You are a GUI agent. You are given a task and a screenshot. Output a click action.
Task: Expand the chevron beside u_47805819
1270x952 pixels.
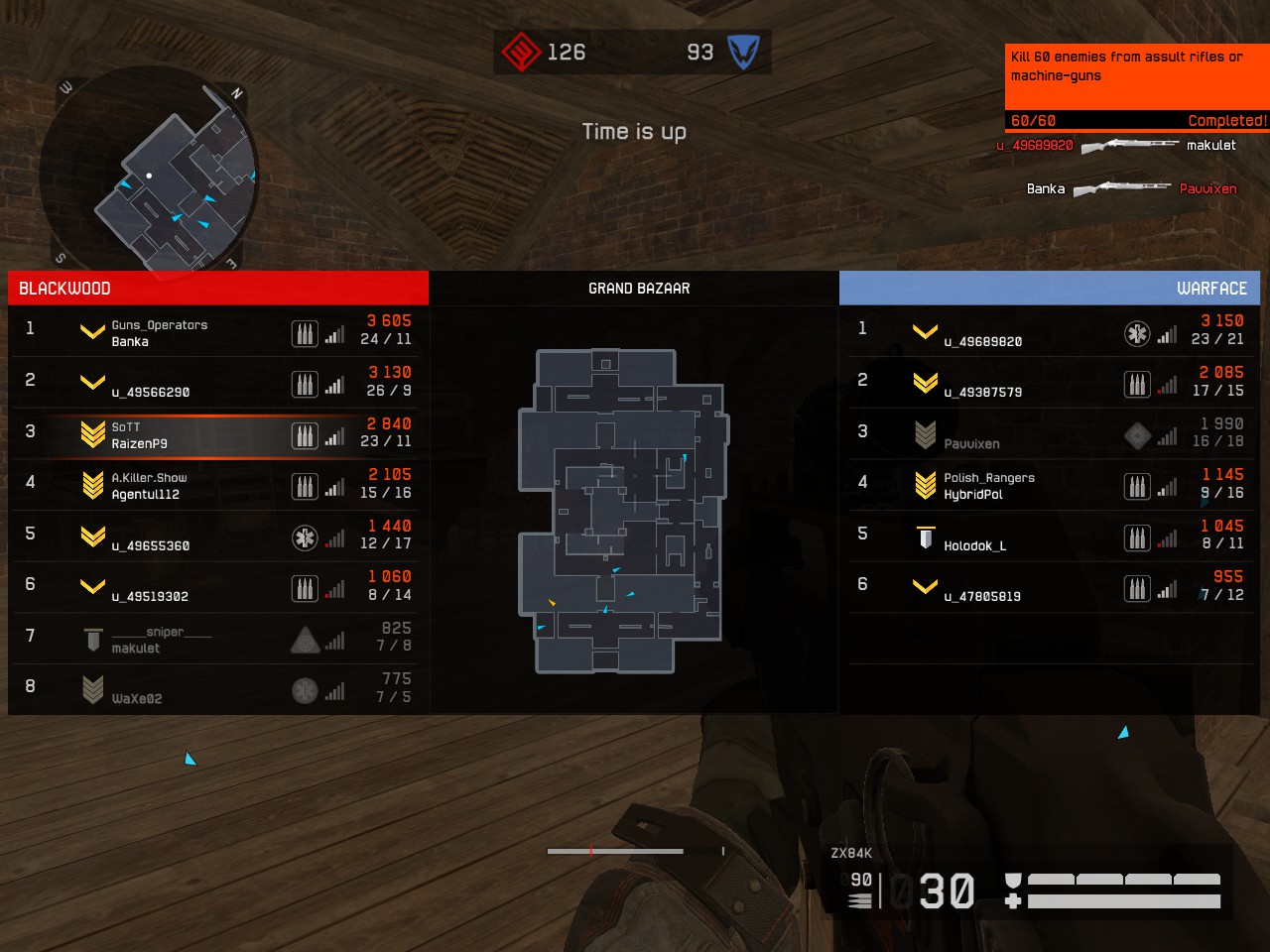pyautogui.click(x=924, y=587)
